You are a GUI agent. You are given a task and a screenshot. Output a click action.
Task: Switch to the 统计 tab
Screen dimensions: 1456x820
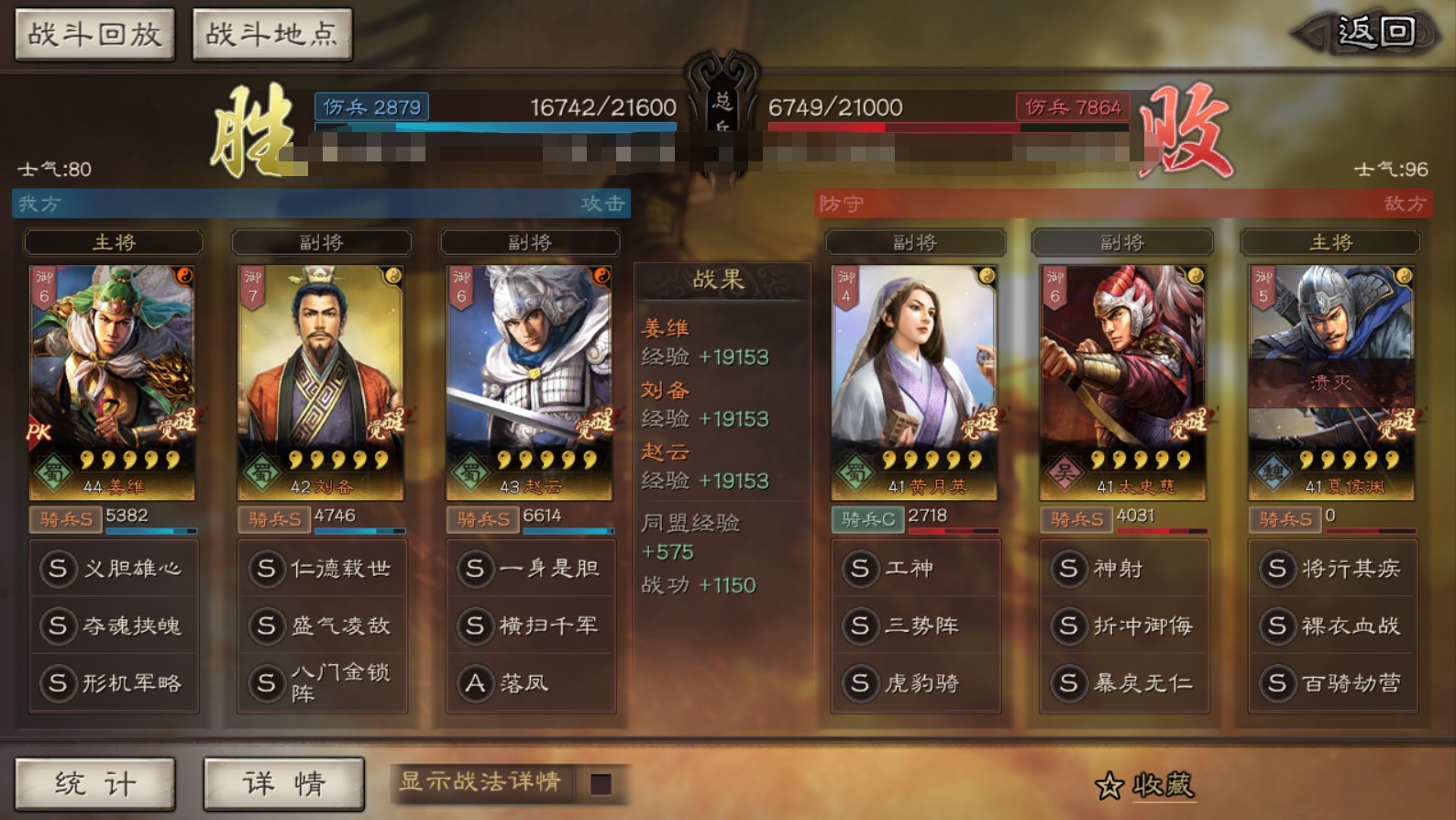coord(94,784)
